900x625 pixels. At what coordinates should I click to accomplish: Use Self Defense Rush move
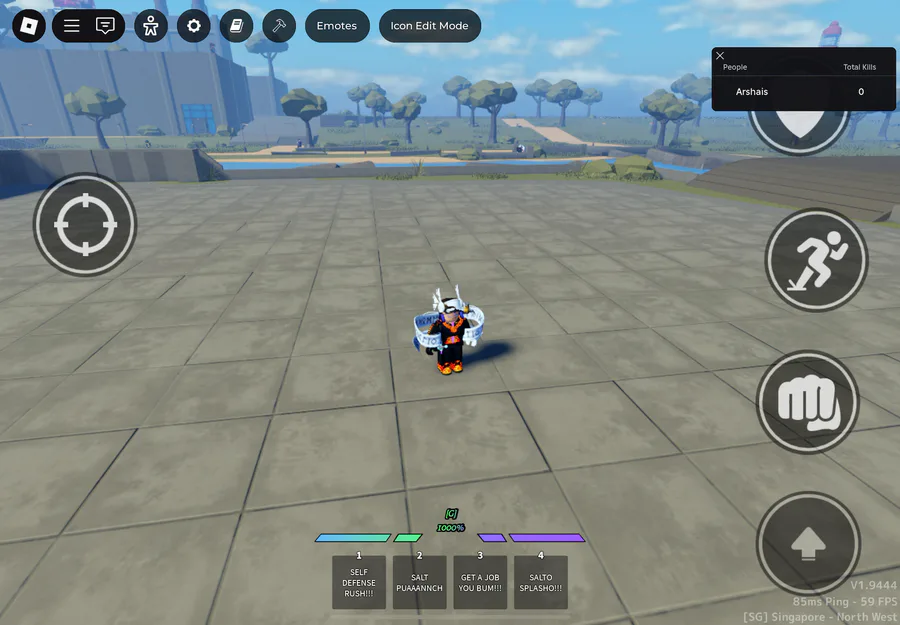[x=359, y=582]
